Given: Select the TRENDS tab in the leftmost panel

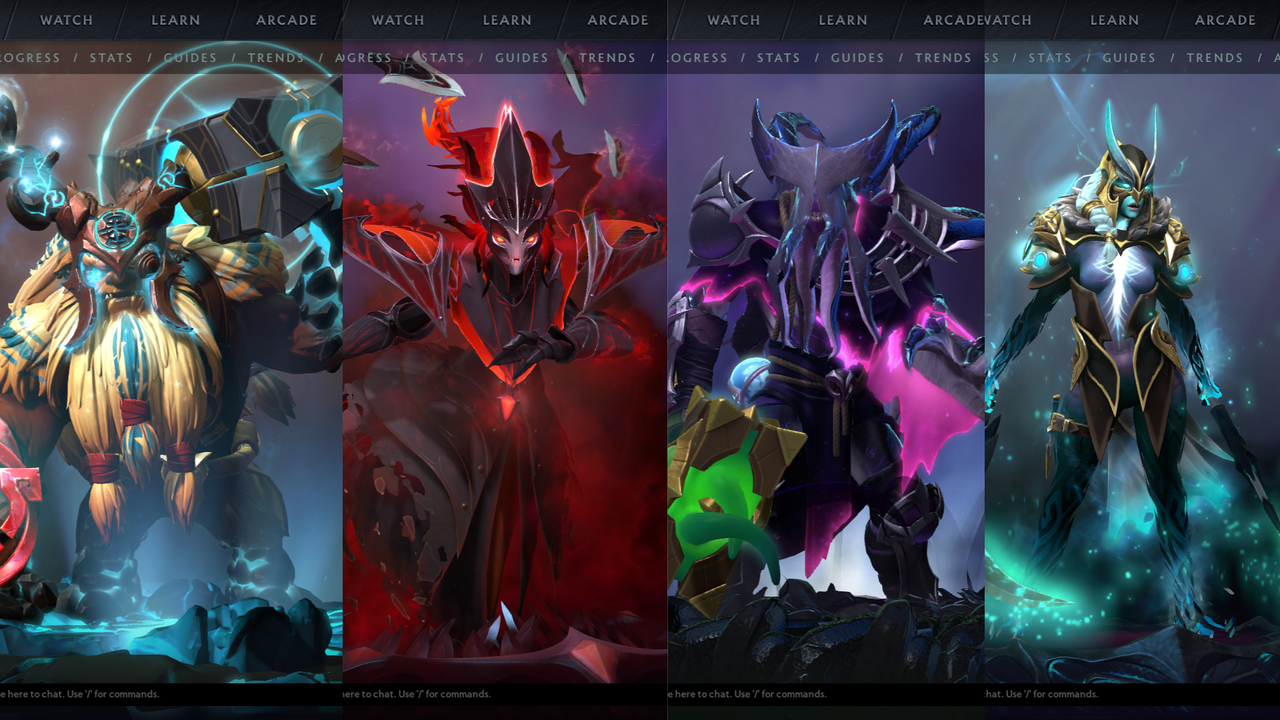Looking at the screenshot, I should click(x=276, y=58).
